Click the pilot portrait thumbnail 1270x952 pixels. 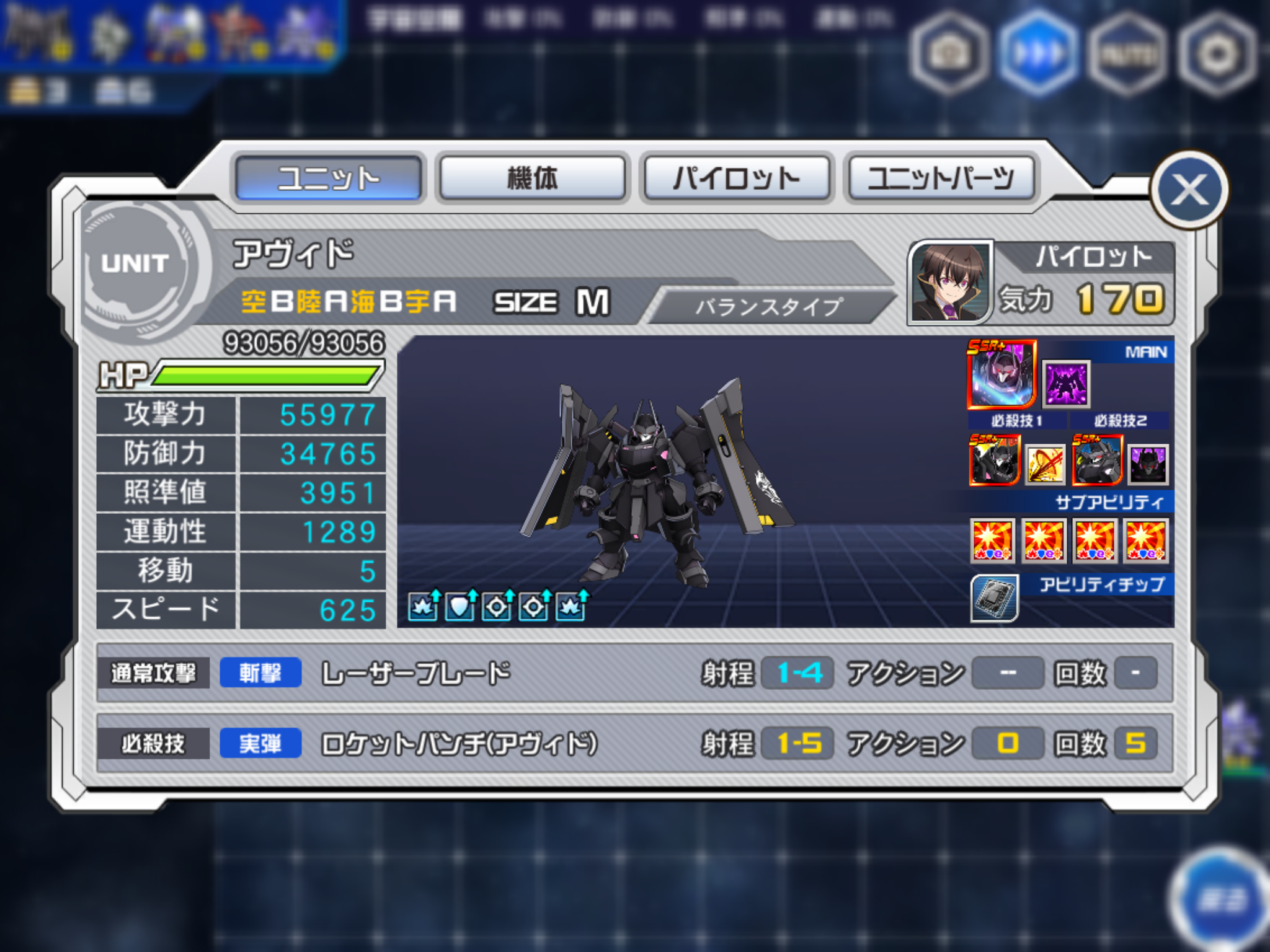pos(950,282)
